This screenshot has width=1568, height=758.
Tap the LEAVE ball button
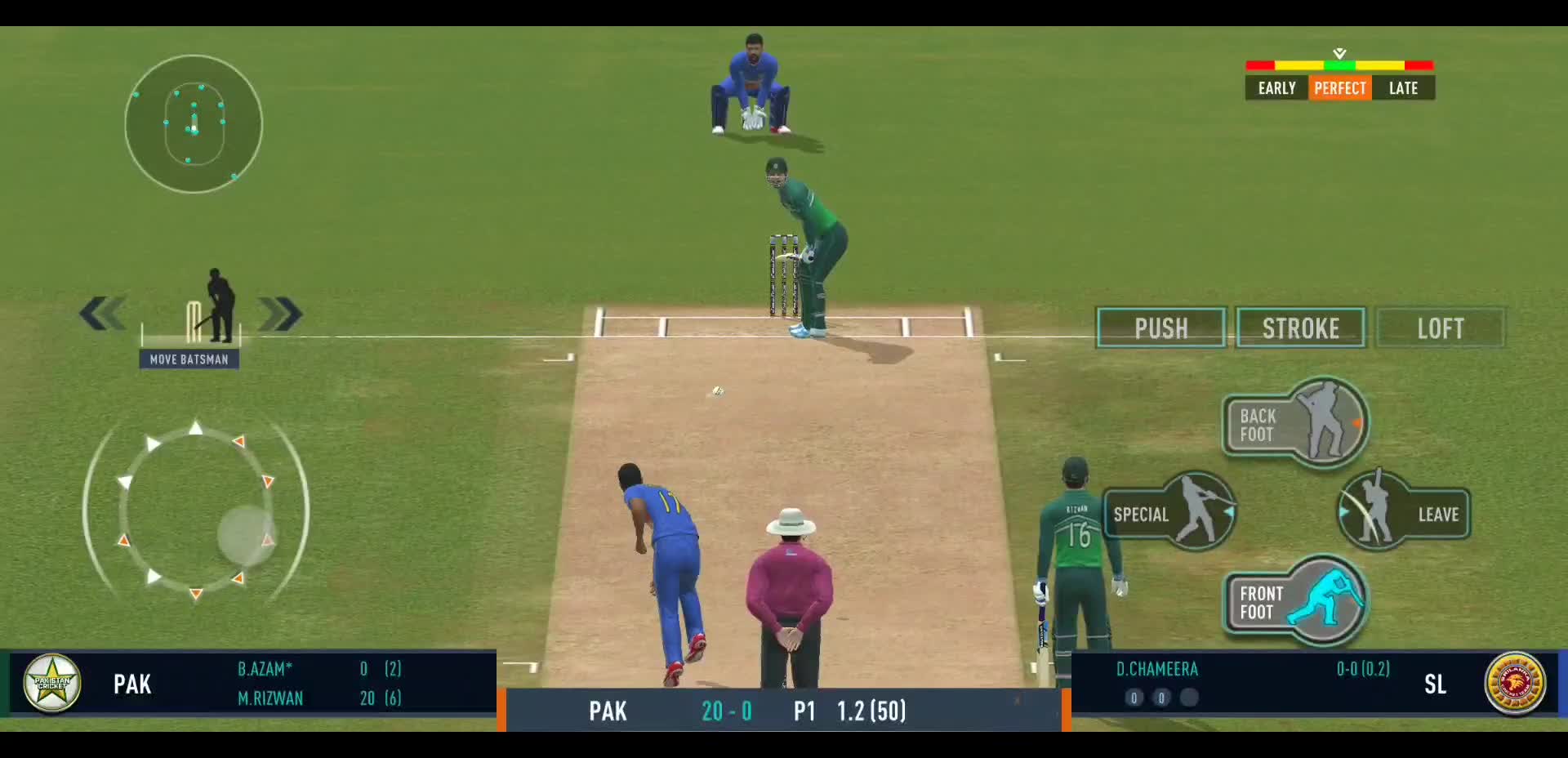point(1403,513)
